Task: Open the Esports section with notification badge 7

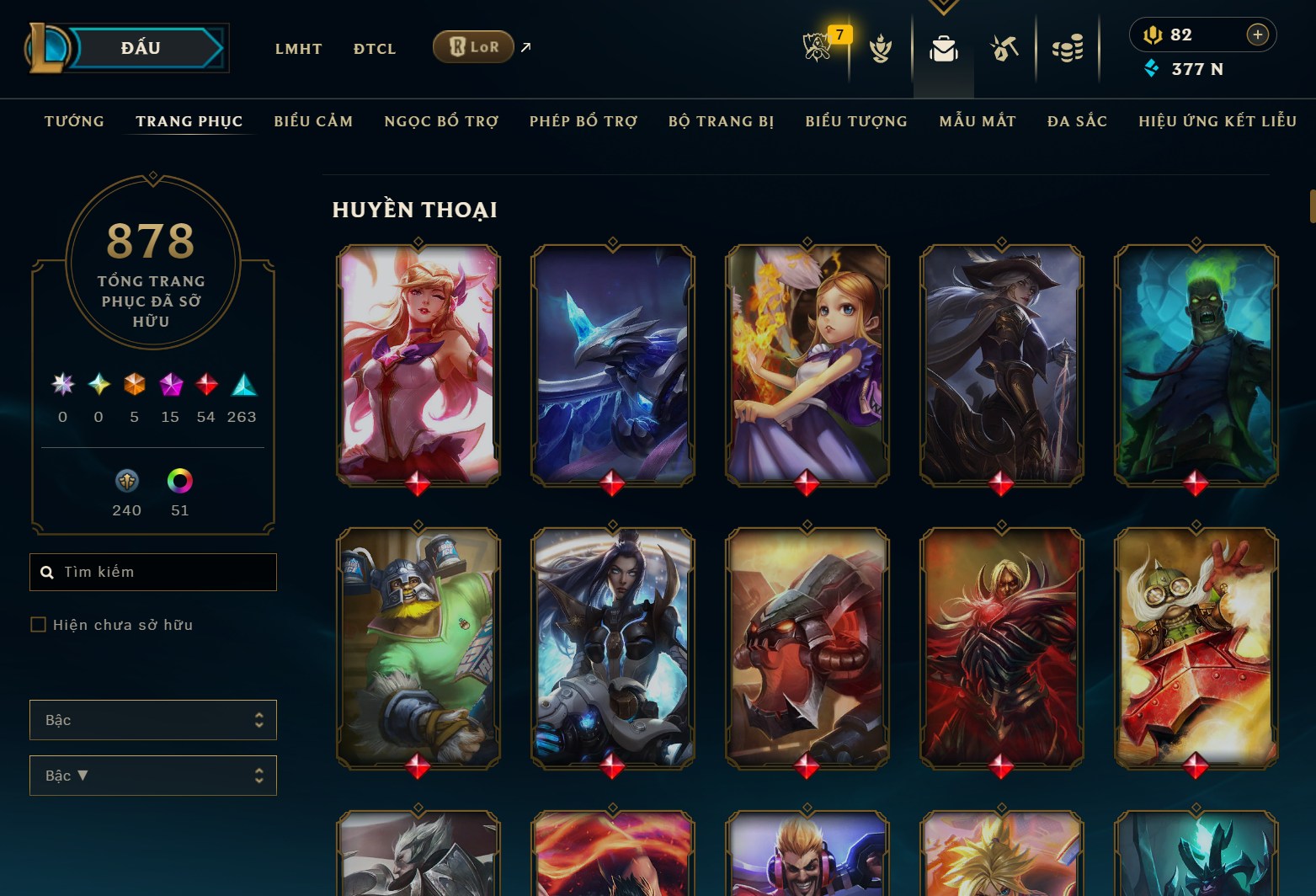Action: [x=818, y=49]
